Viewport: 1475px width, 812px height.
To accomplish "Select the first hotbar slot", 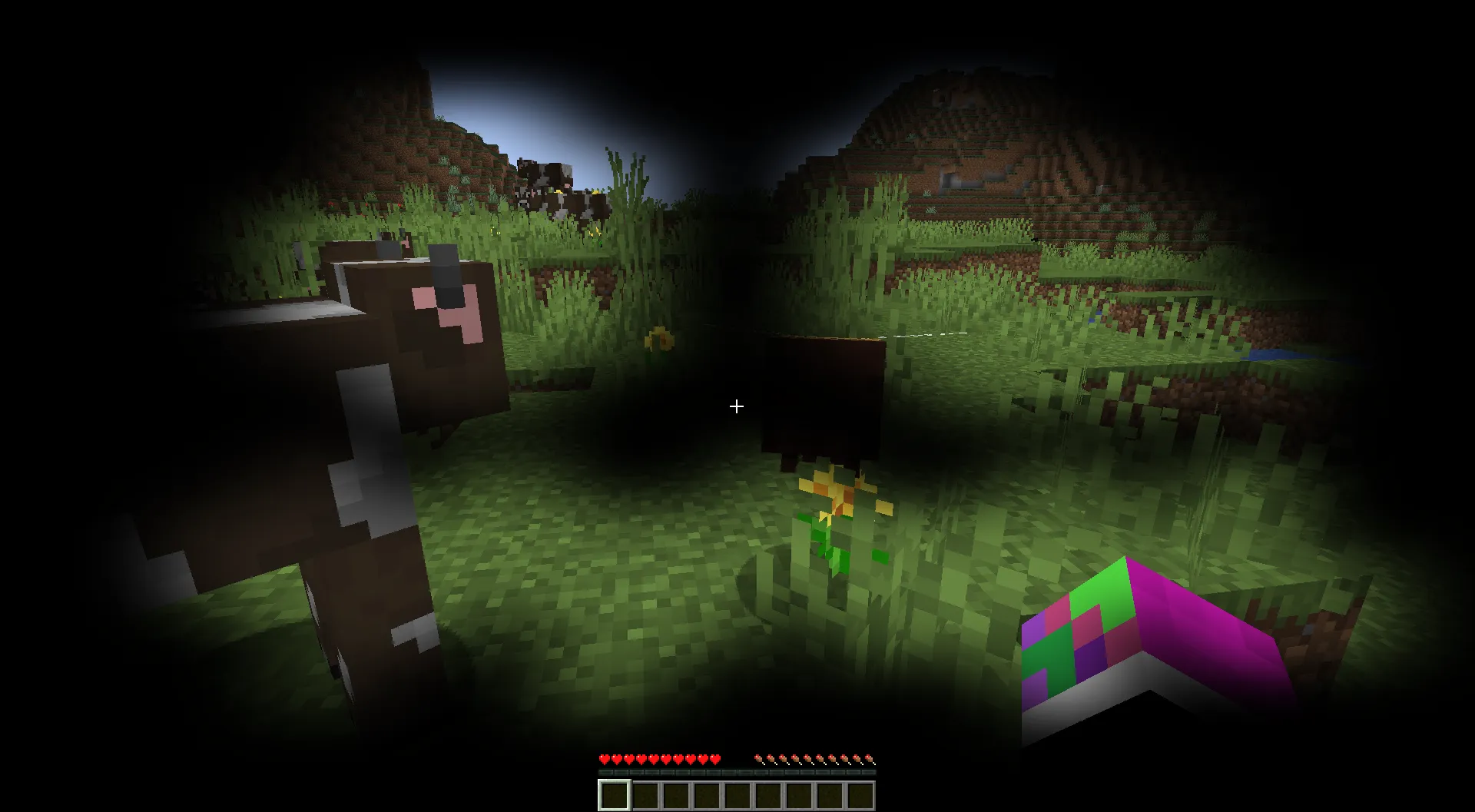I will click(615, 795).
